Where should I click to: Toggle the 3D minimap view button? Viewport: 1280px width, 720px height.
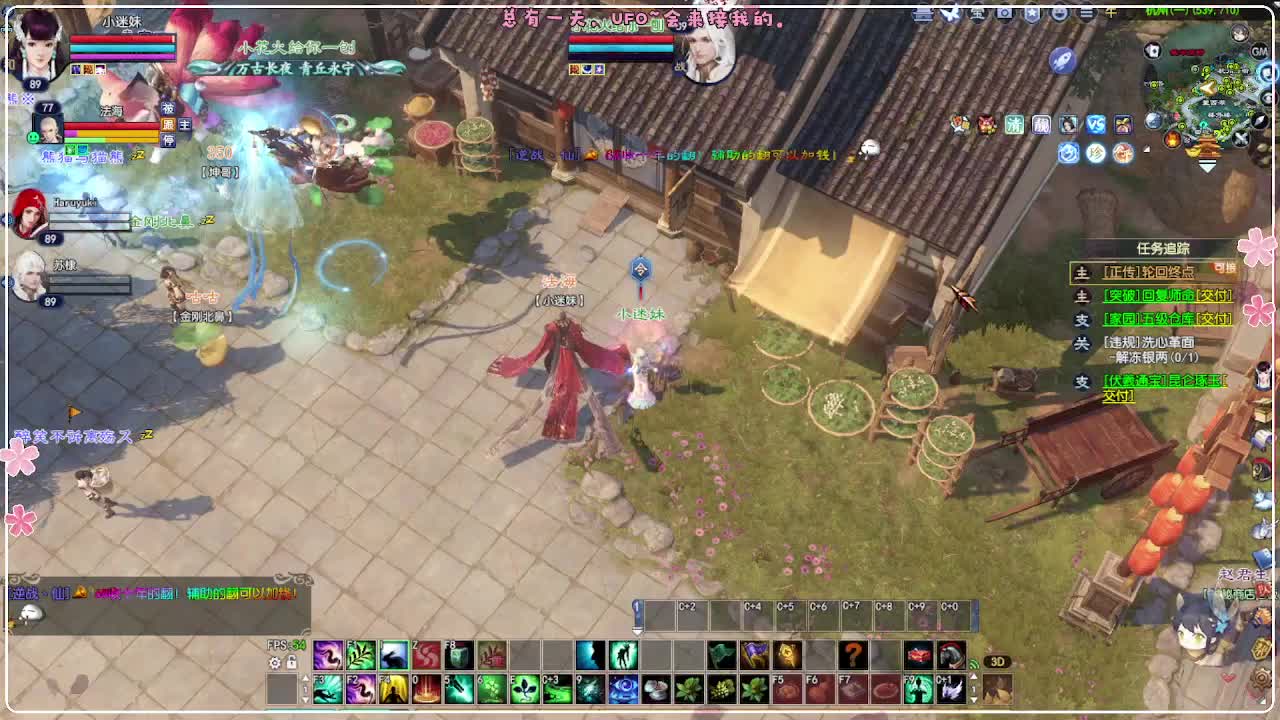999,662
